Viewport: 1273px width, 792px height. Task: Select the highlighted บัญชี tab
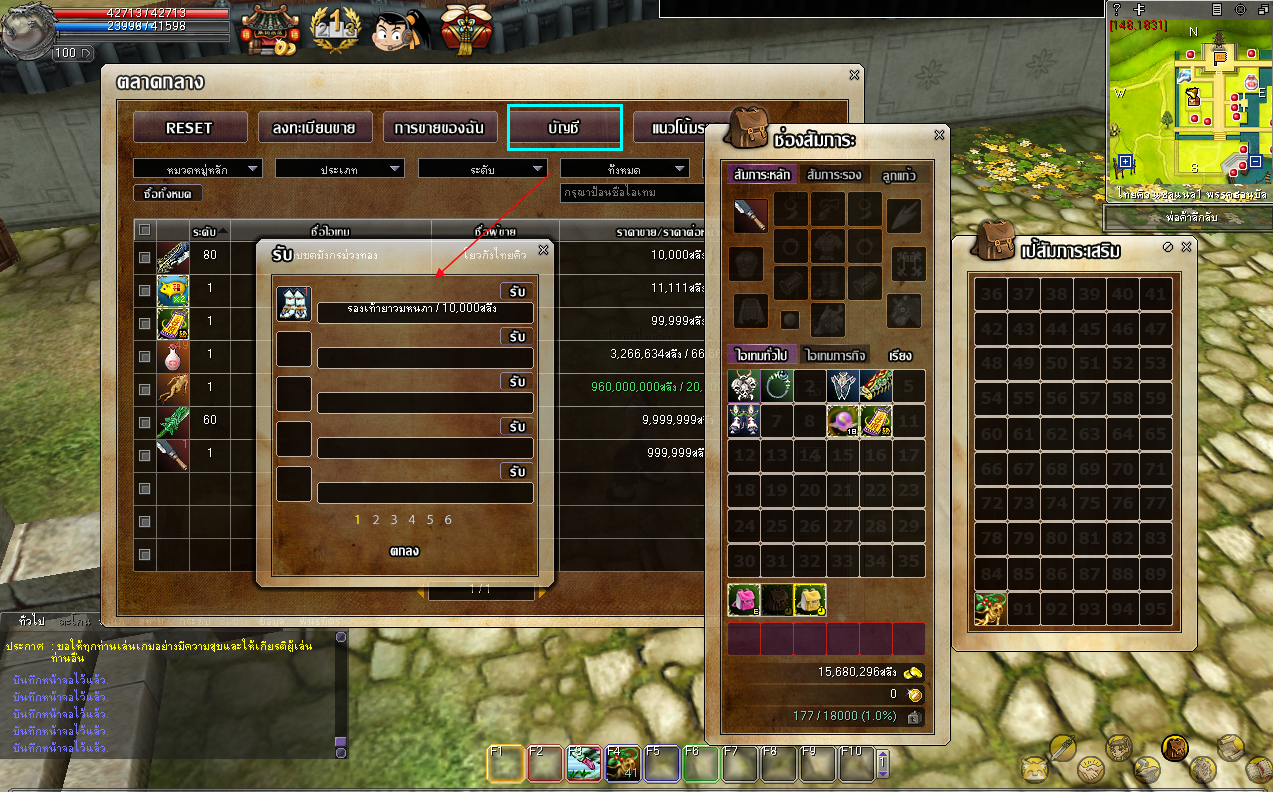pos(564,128)
